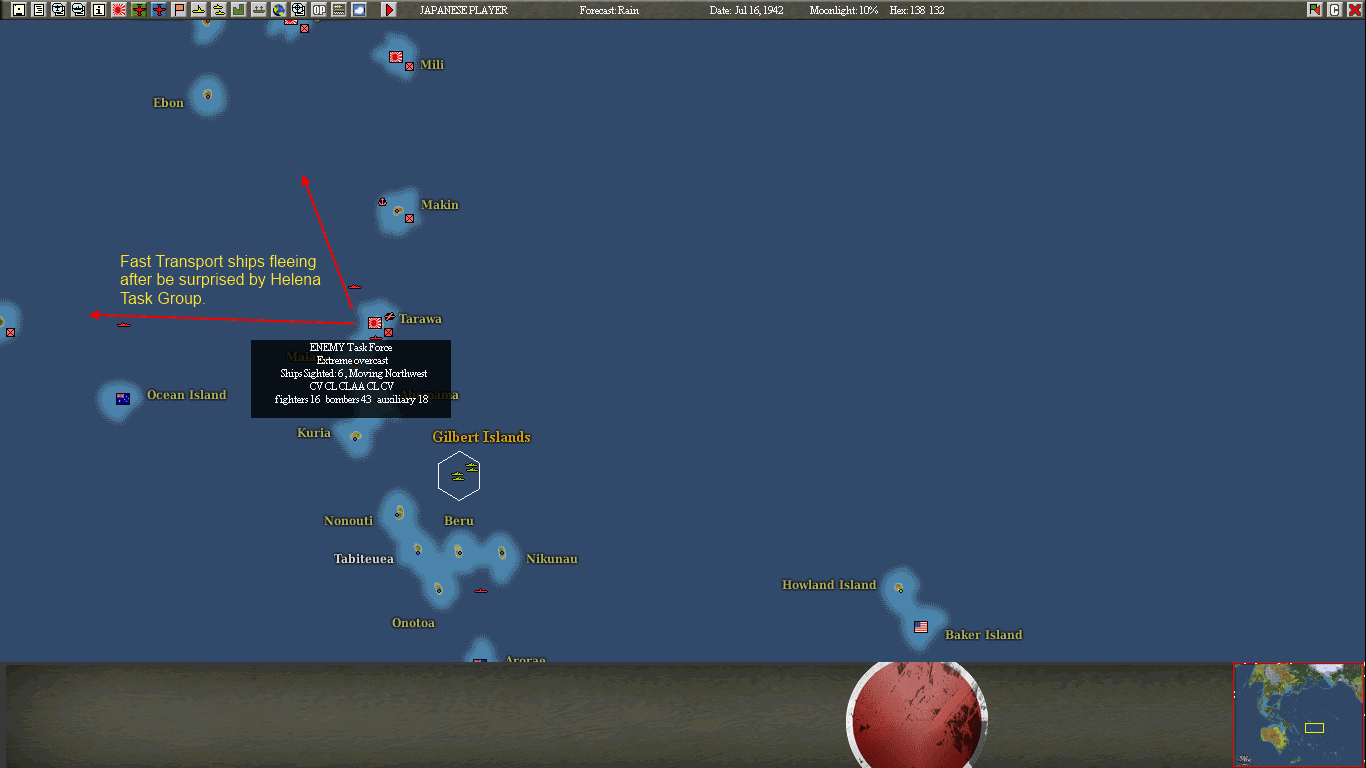Toggle the green terrain display icon

tap(238, 9)
